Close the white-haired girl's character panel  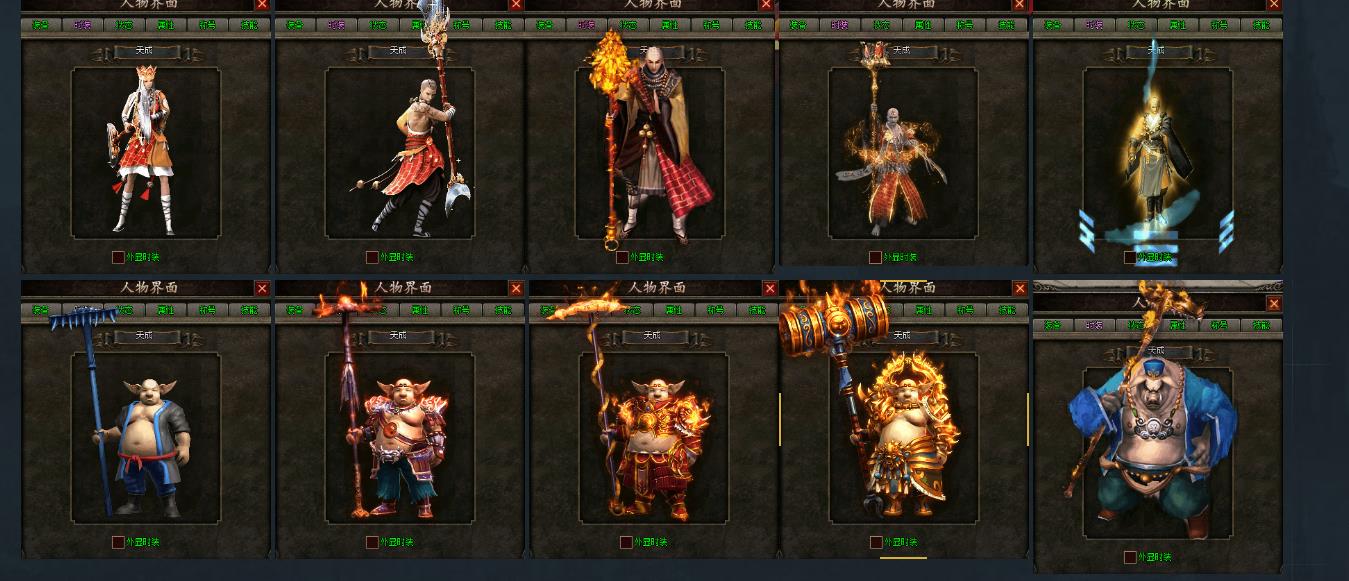pyautogui.click(x=262, y=5)
